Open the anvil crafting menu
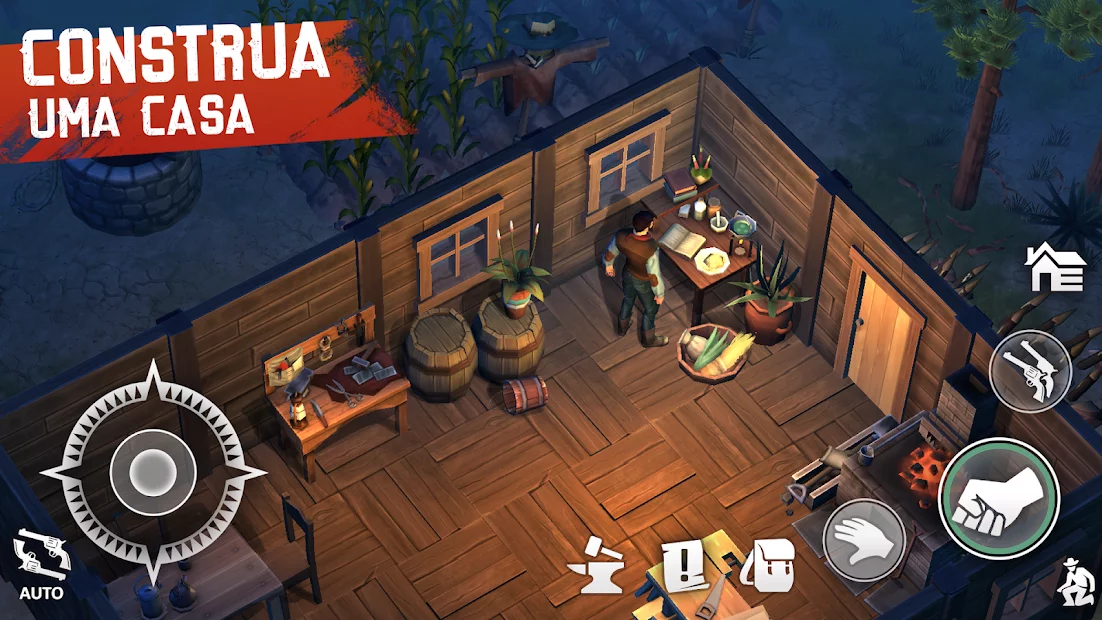Viewport: 1102px width, 620px height. point(597,568)
